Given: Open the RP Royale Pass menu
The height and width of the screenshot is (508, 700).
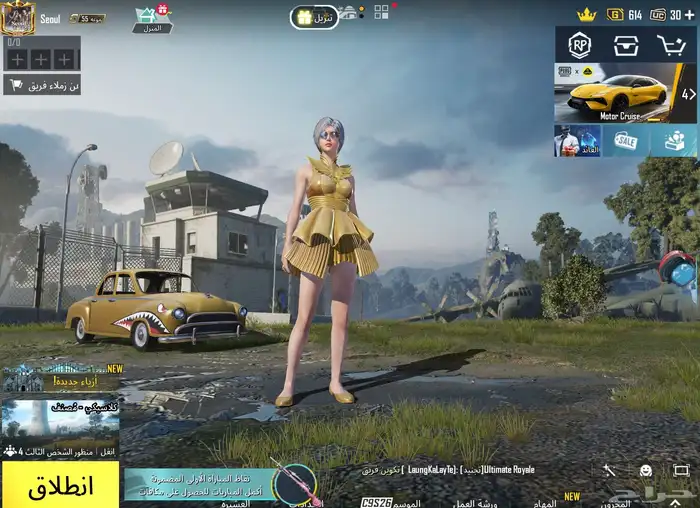Looking at the screenshot, I should click(579, 45).
